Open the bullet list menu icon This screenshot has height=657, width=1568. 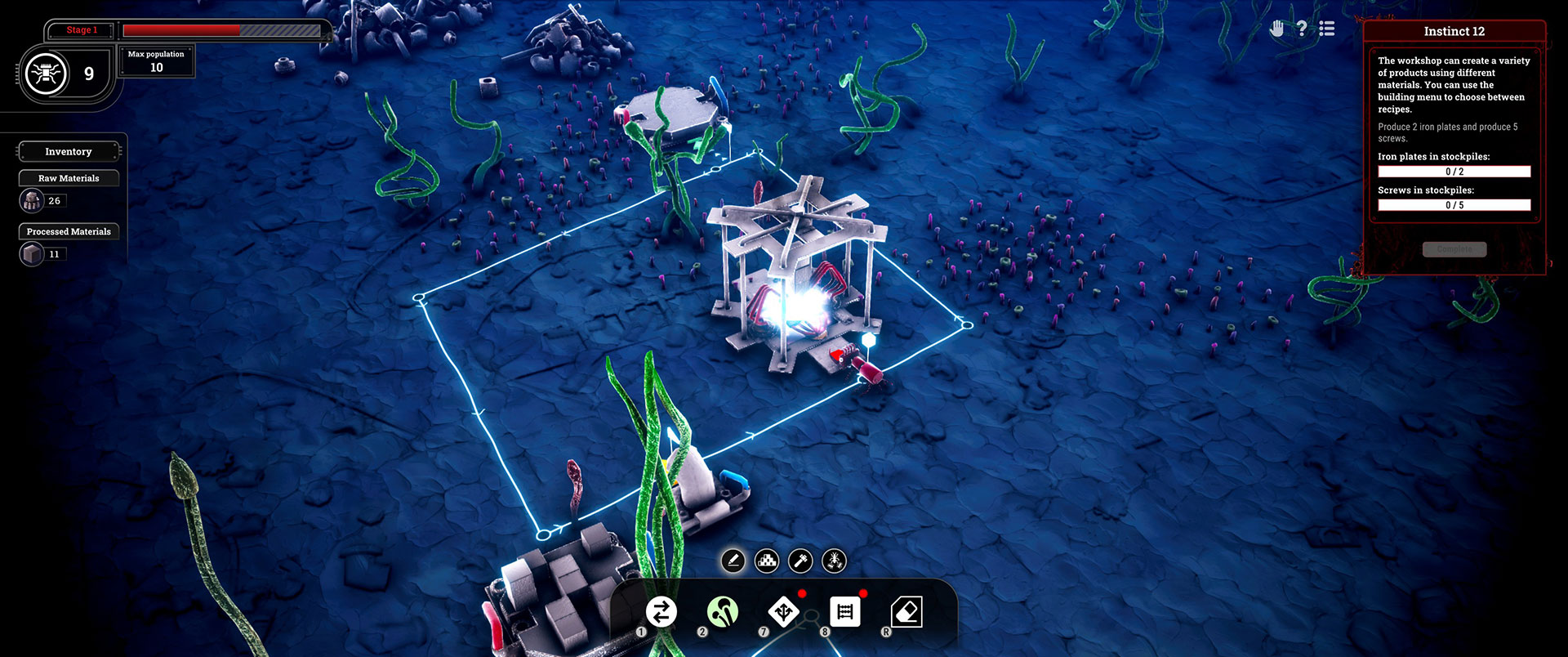point(1327,29)
